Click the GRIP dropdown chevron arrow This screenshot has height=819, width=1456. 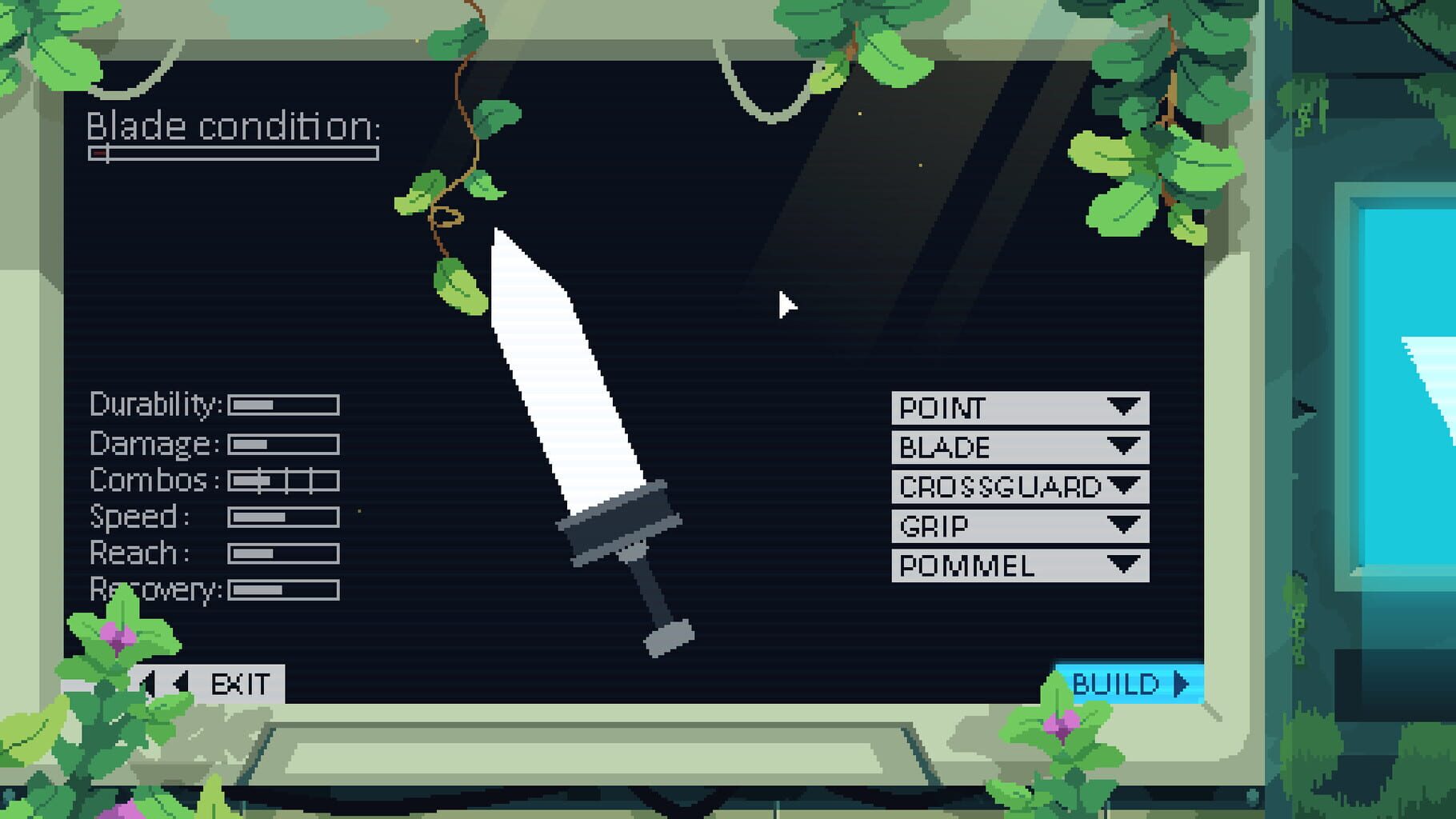[1126, 525]
